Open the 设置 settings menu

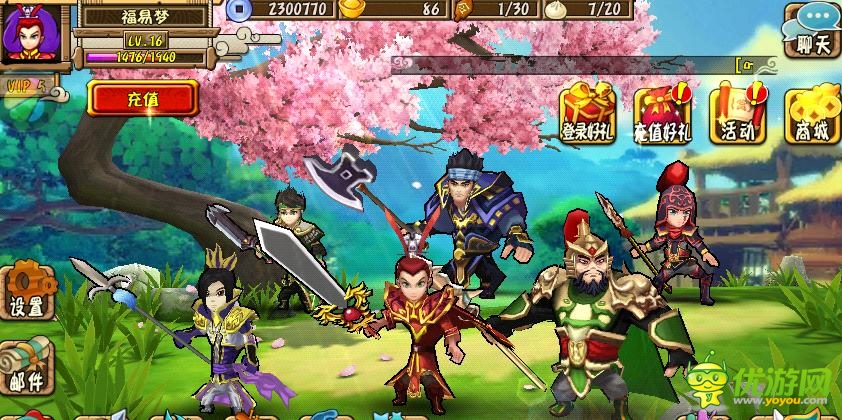coord(27,291)
